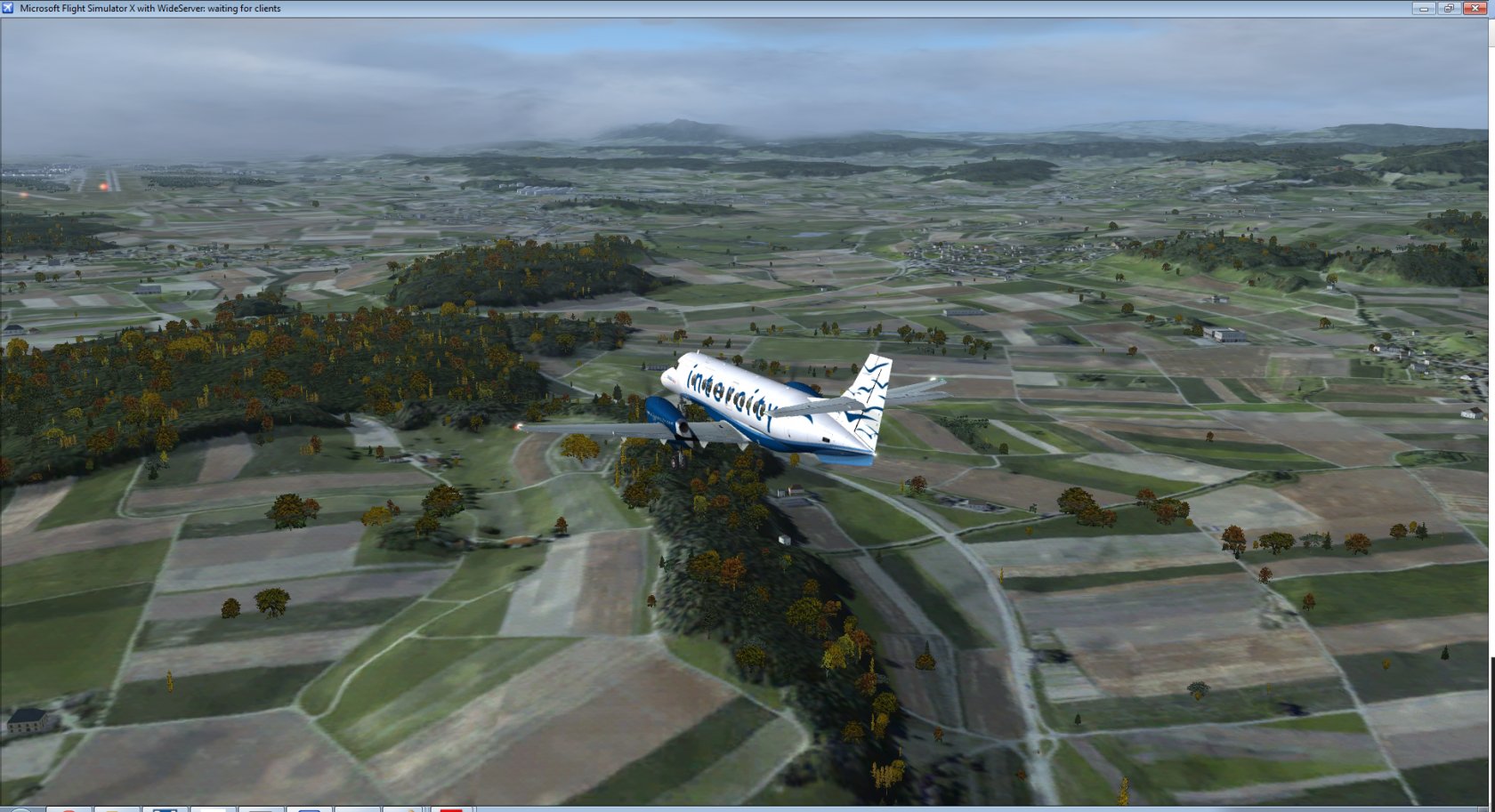Close the Flight Simulator X window
This screenshot has height=812, width=1495.
(1475, 8)
